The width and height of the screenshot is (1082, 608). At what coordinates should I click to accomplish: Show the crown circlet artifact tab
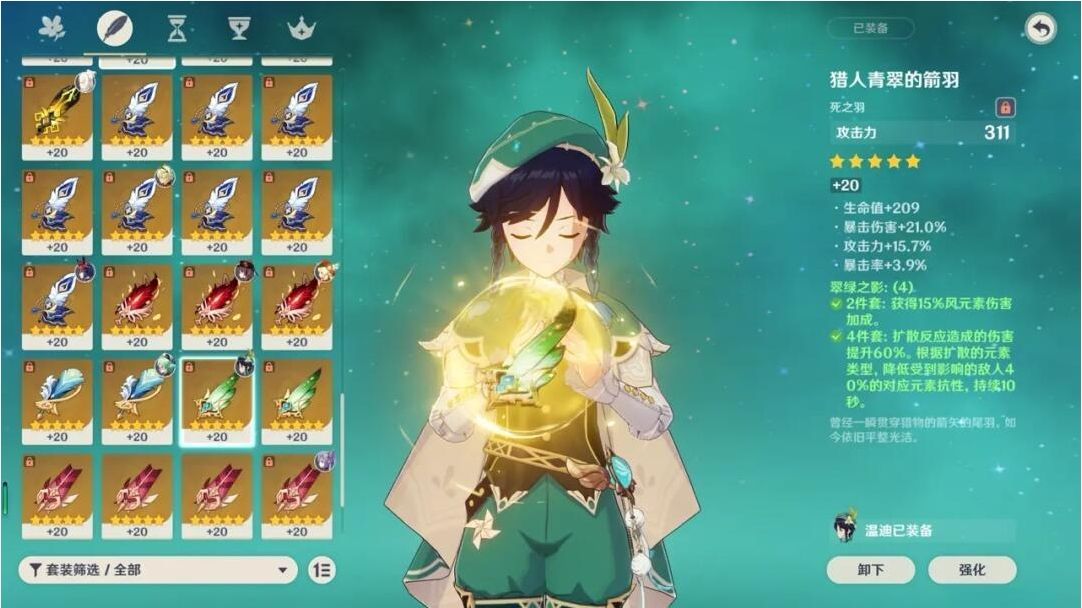tap(301, 28)
